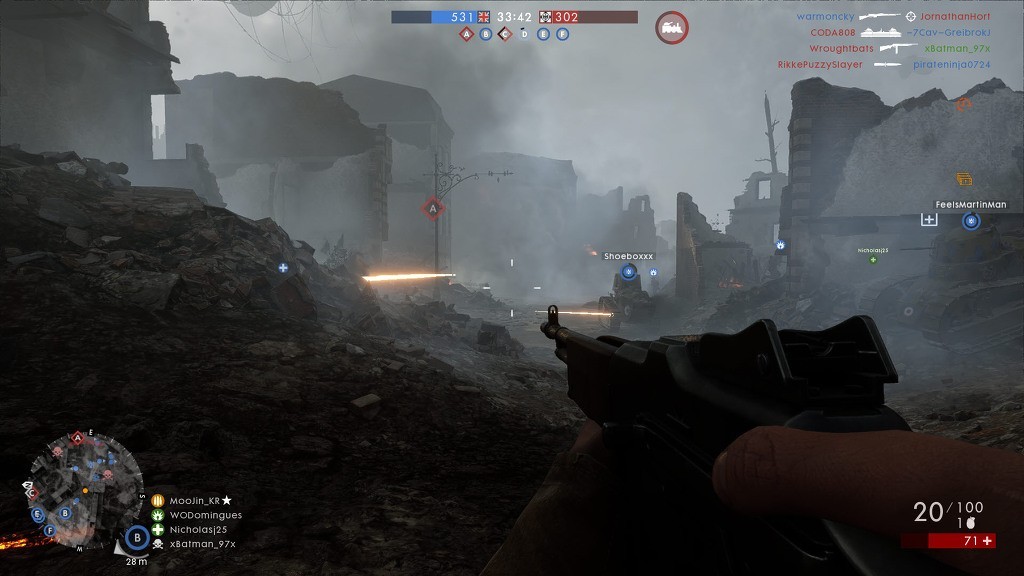Click the large squad objective B indicator
1024x576 pixels.
pyautogui.click(x=138, y=537)
